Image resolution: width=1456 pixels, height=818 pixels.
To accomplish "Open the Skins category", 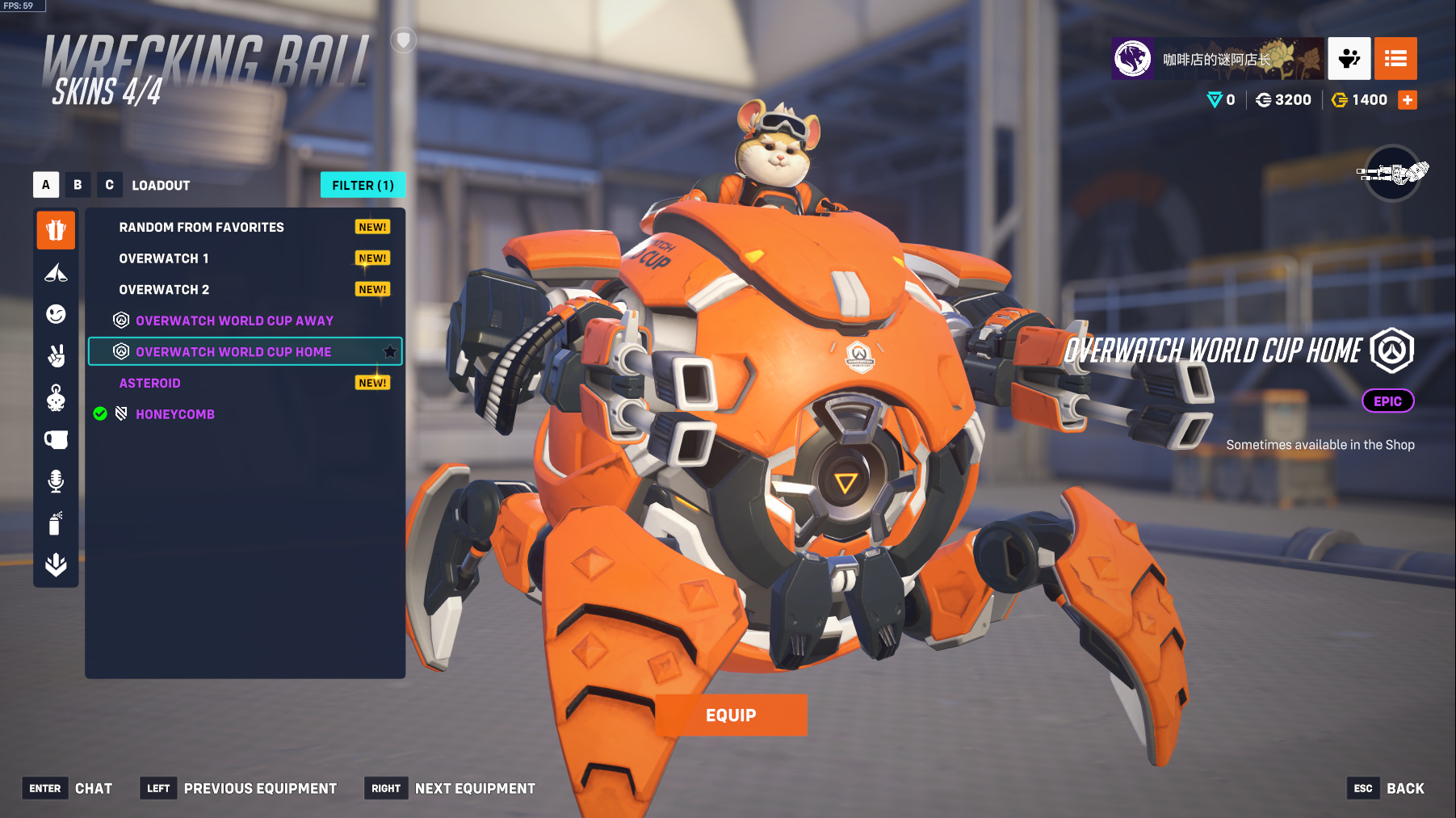I will coord(56,230).
